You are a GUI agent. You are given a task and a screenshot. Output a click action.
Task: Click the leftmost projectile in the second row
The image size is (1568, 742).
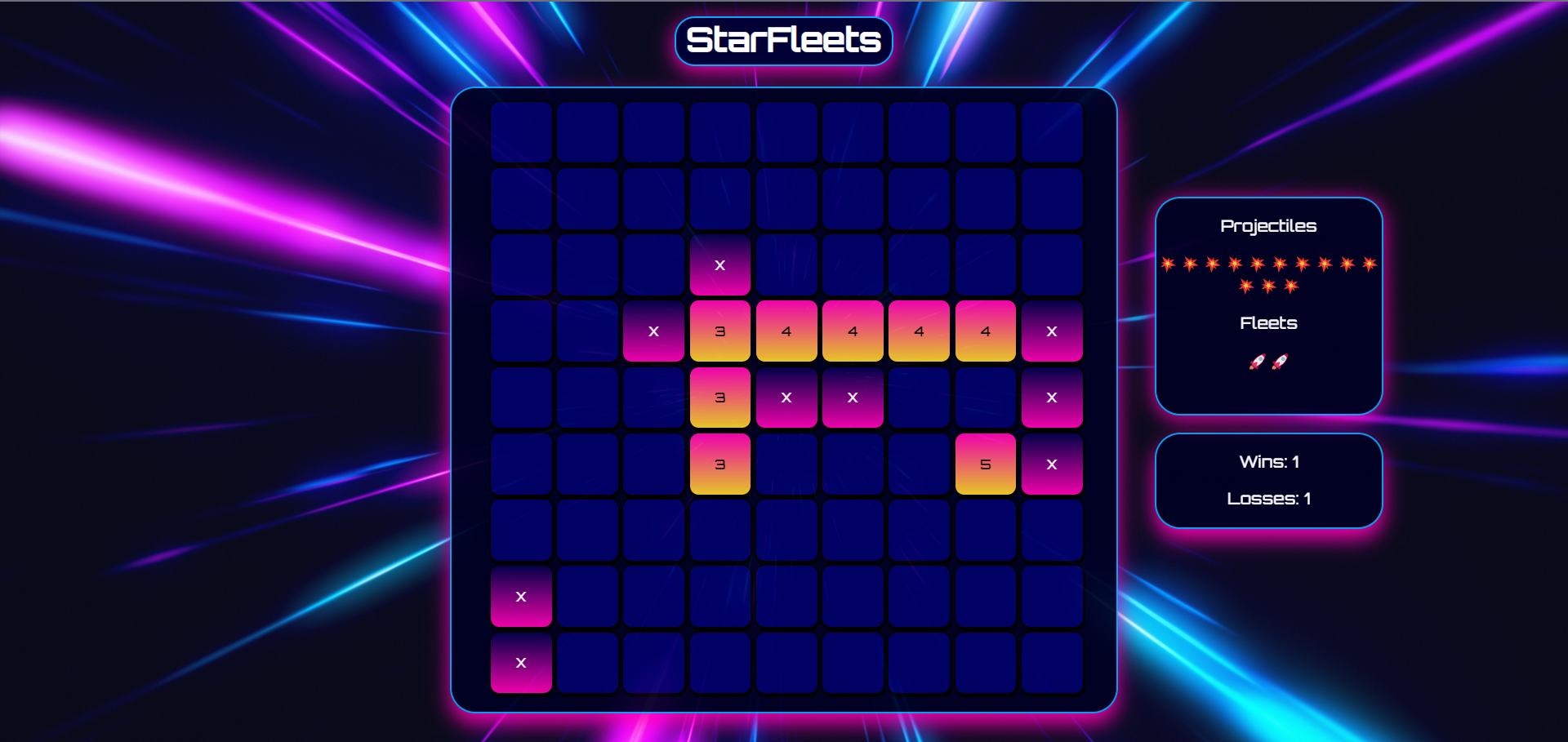(x=1246, y=285)
